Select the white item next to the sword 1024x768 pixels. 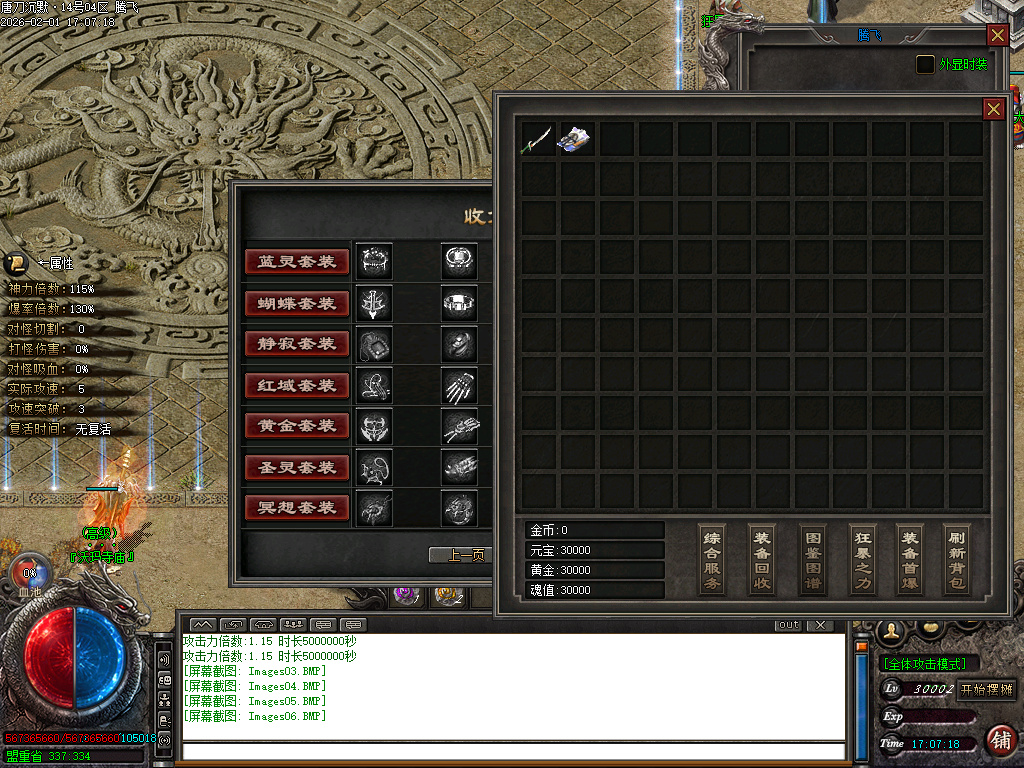(576, 139)
